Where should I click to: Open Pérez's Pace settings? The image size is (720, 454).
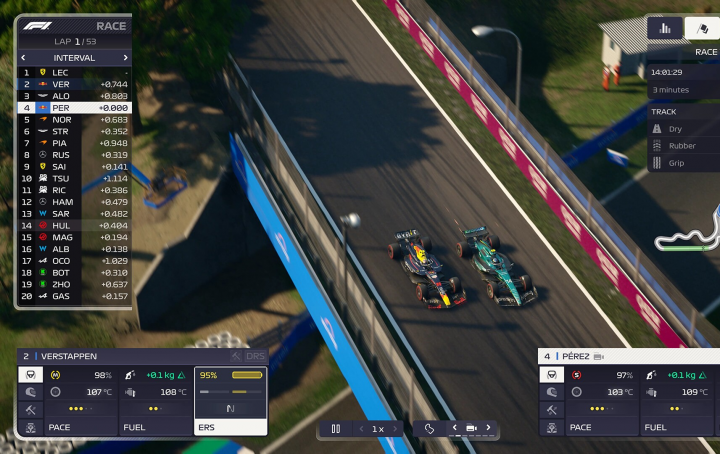602,400
